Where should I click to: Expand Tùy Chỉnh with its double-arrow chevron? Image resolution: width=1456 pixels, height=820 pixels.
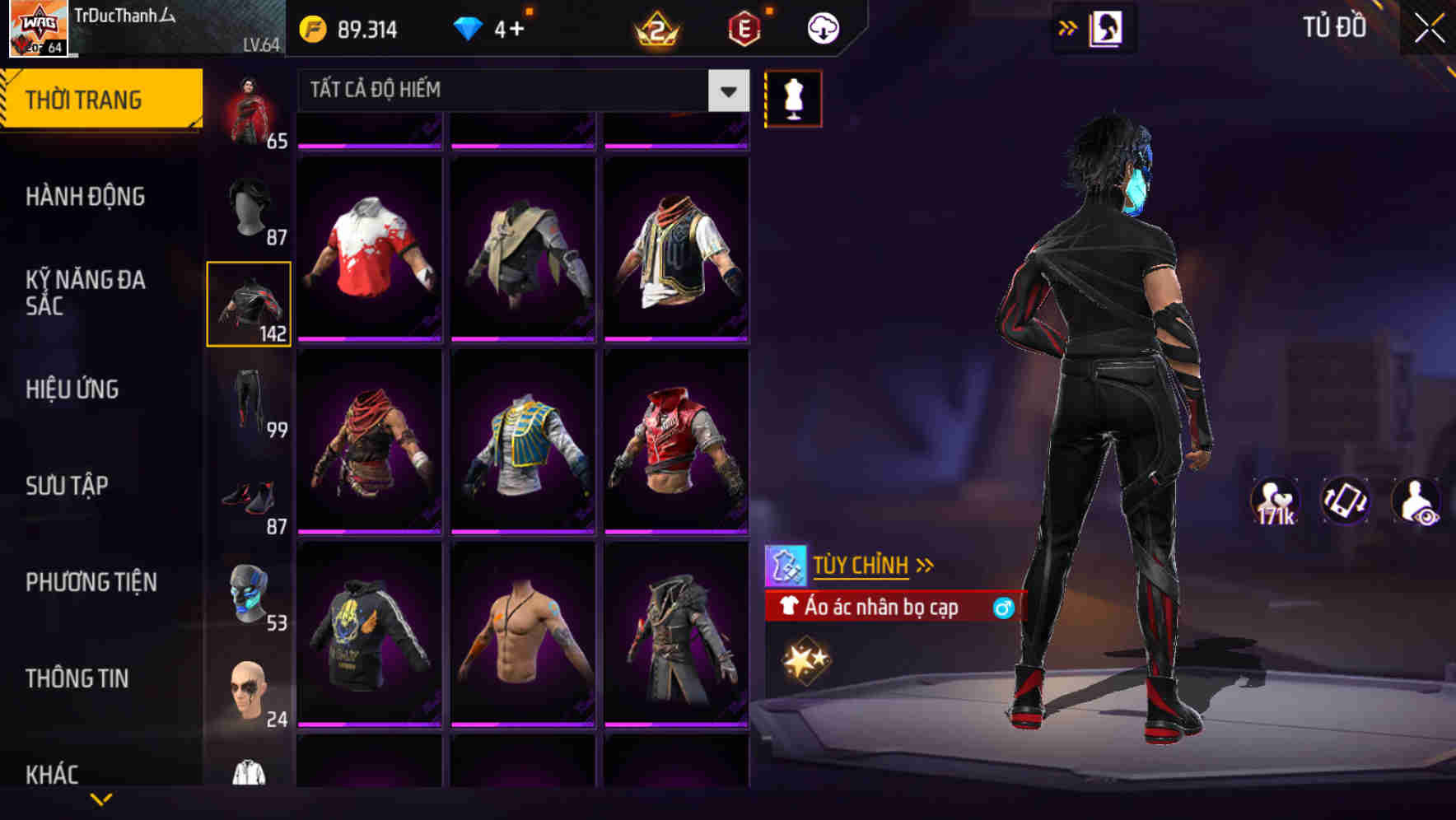coord(924,564)
